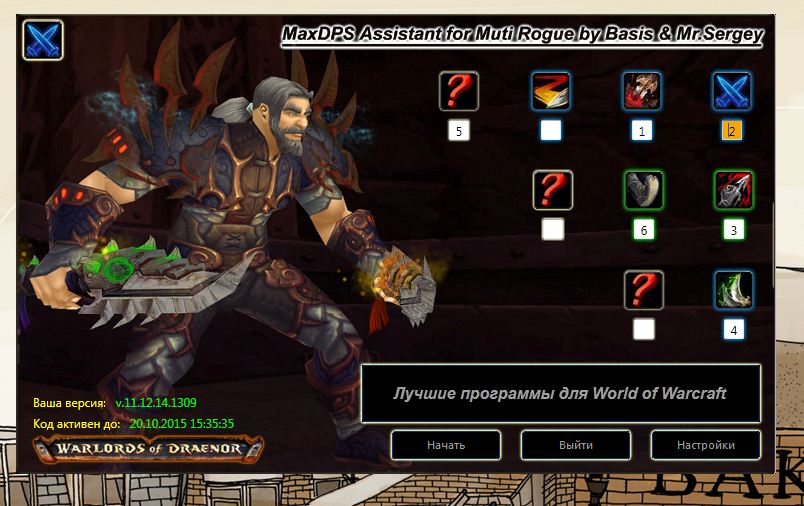The height and width of the screenshot is (506, 804).
Task: Activate the spear with red blood ability icon
Action: (x=733, y=190)
